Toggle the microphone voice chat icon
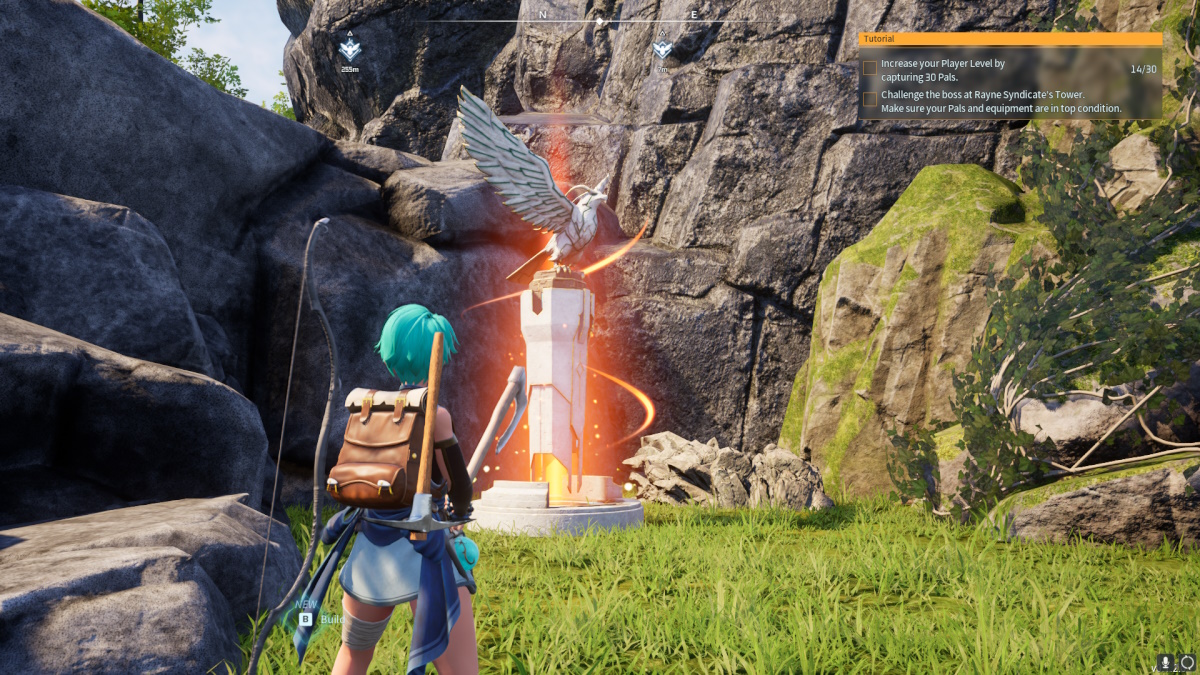 [1166, 662]
